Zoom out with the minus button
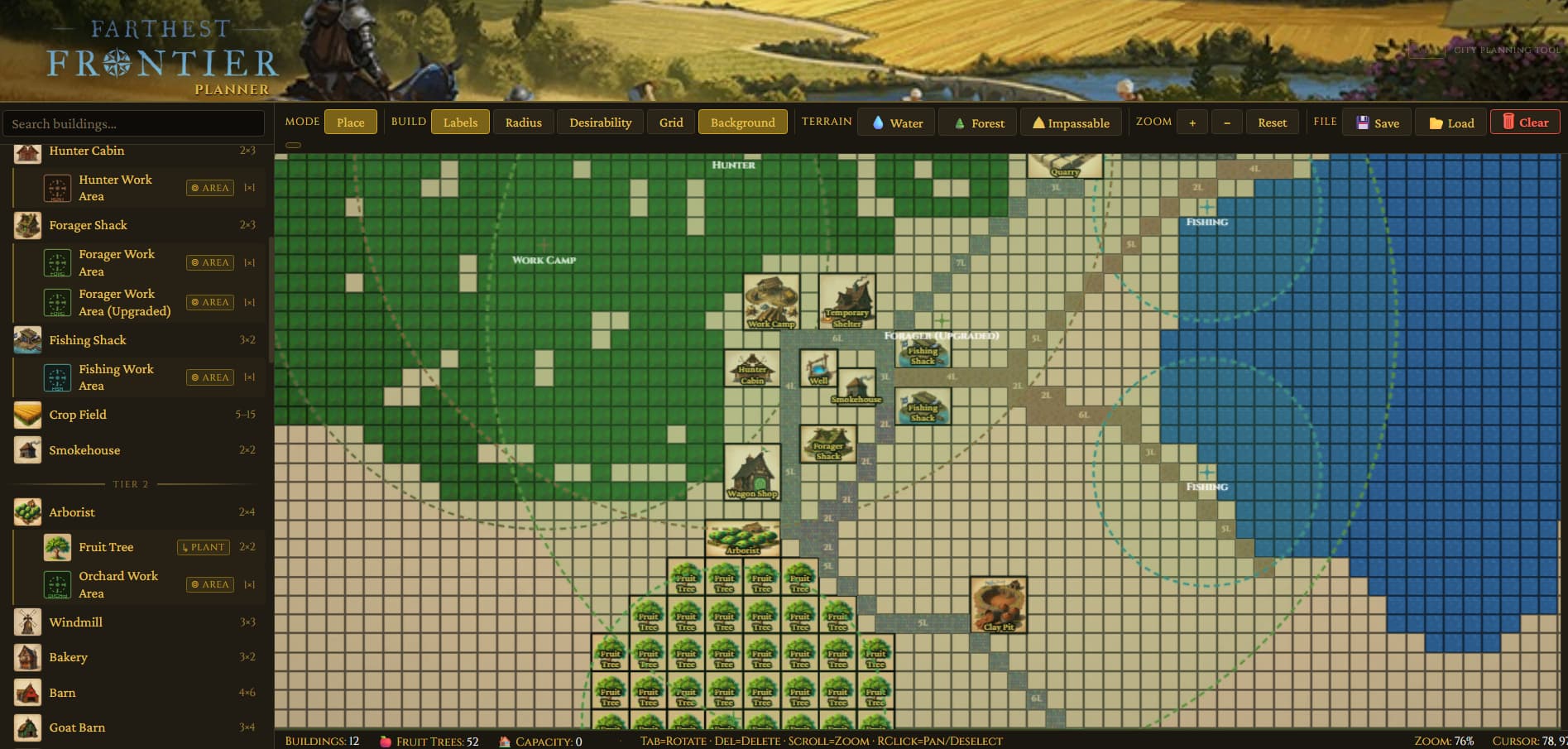This screenshot has width=1568, height=749. point(1226,122)
